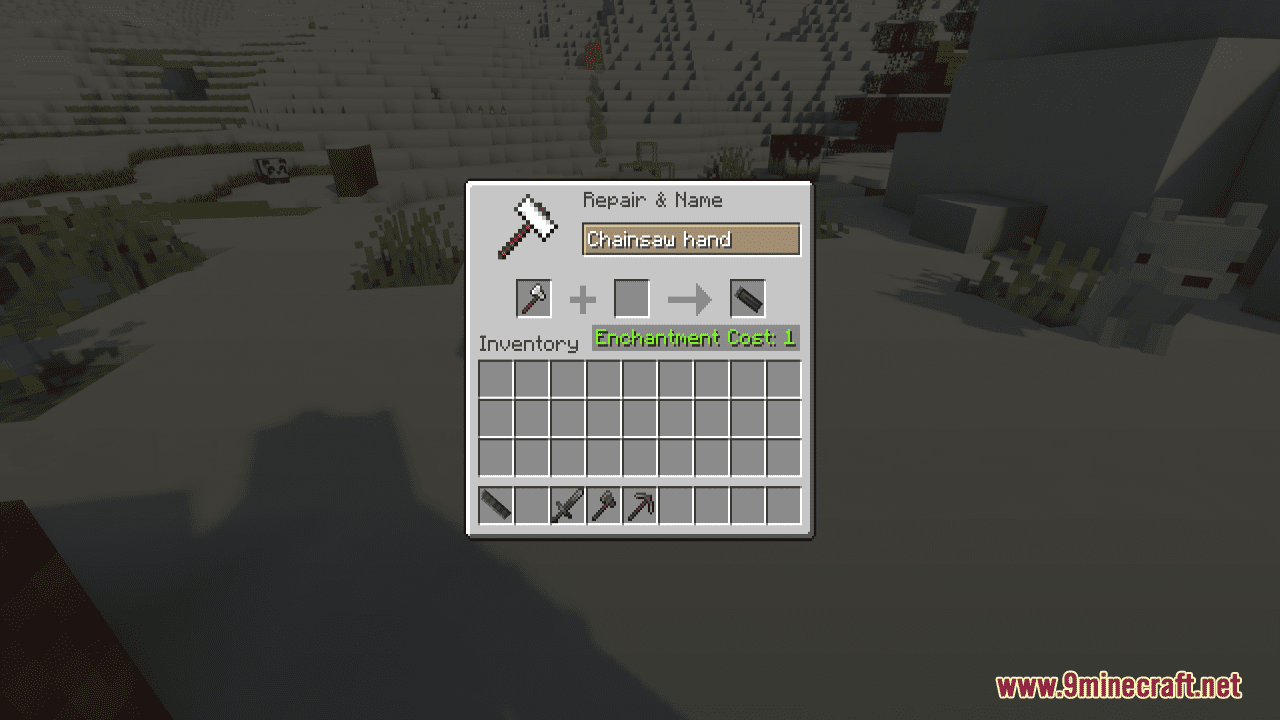
Task: Select the pickaxe hotbar slot
Action: point(639,506)
